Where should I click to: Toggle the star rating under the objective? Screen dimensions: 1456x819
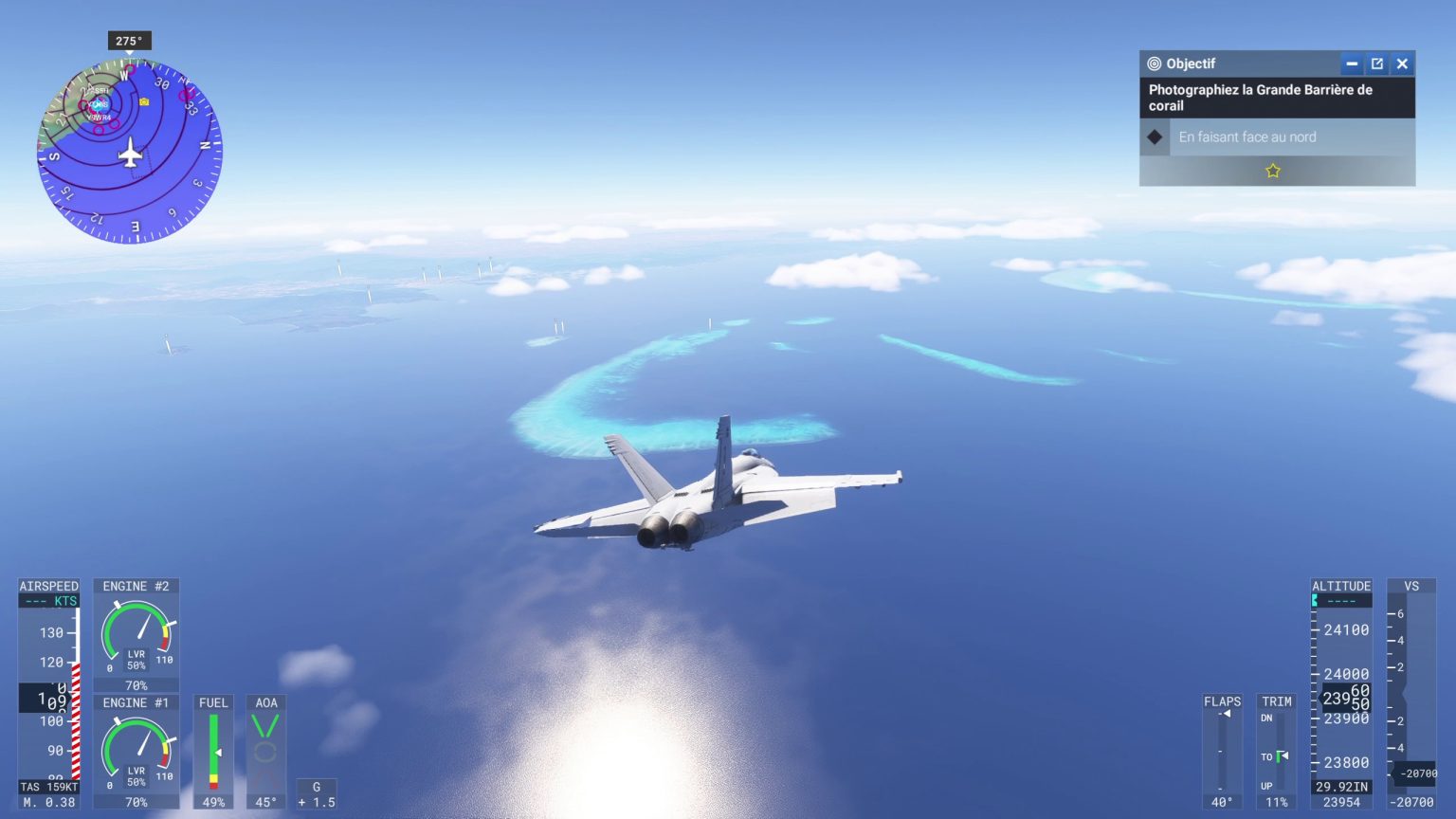[1274, 171]
